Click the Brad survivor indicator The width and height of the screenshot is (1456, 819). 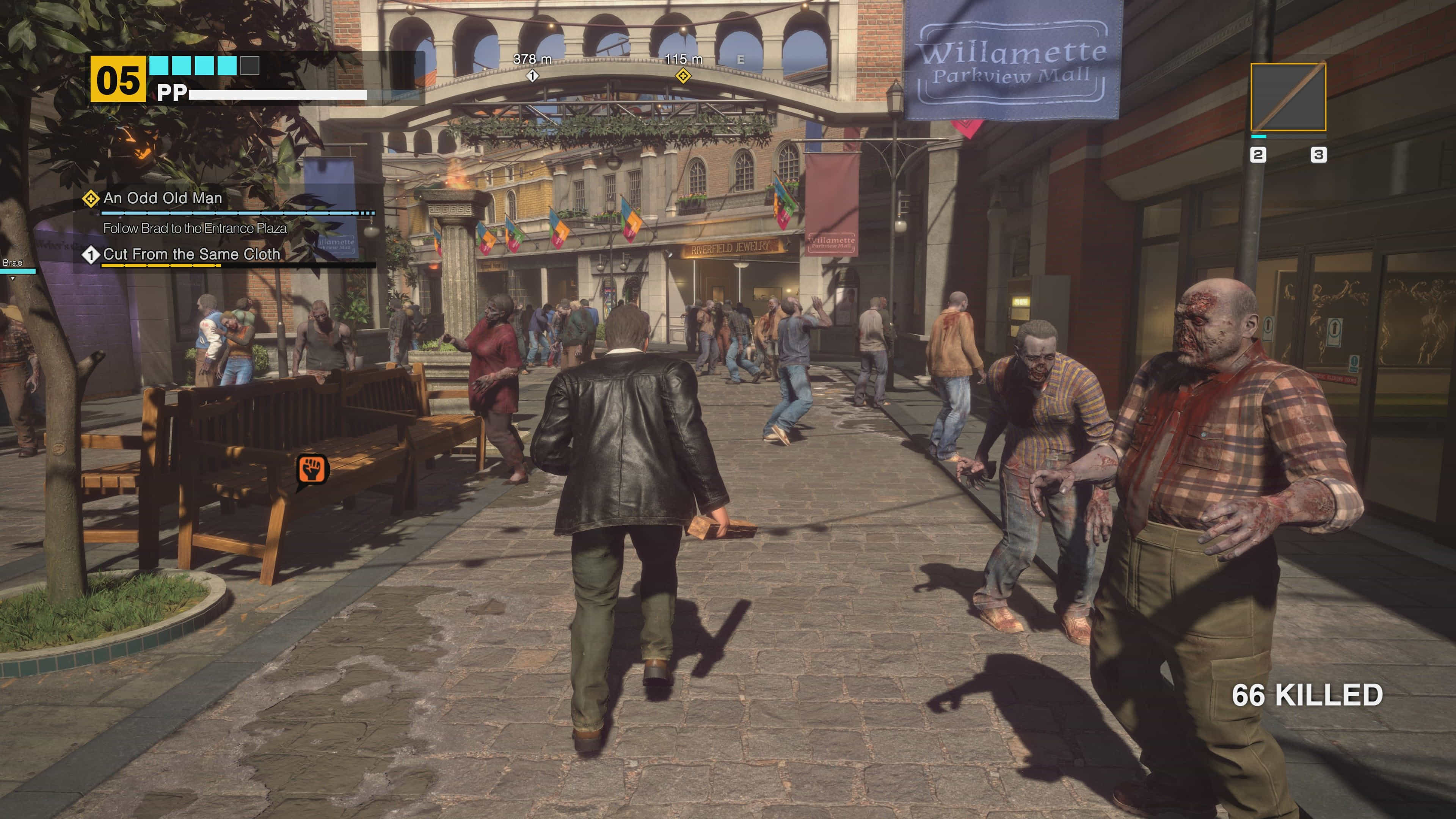[13, 264]
